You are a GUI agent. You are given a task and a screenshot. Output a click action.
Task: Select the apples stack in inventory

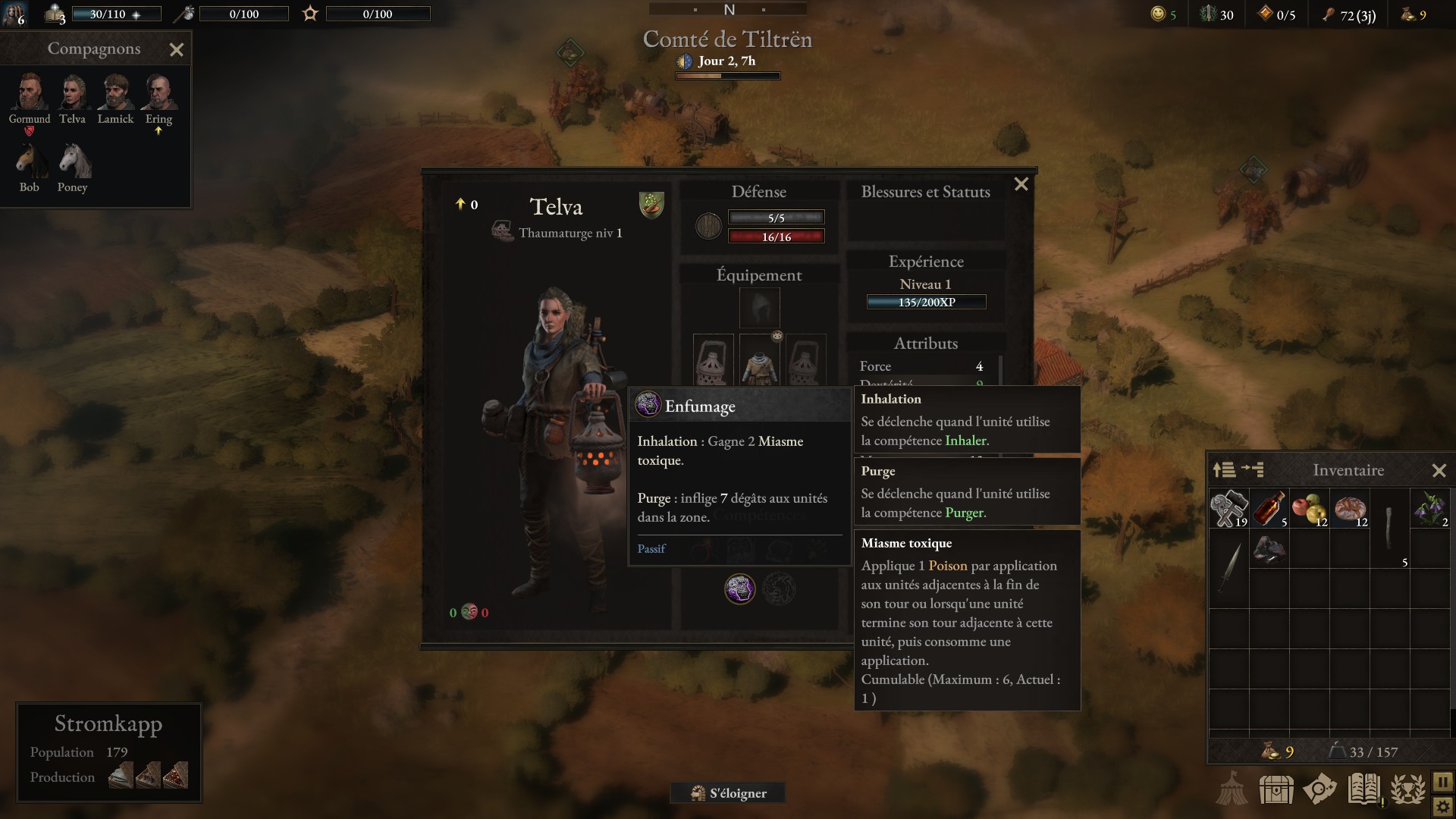1310,508
